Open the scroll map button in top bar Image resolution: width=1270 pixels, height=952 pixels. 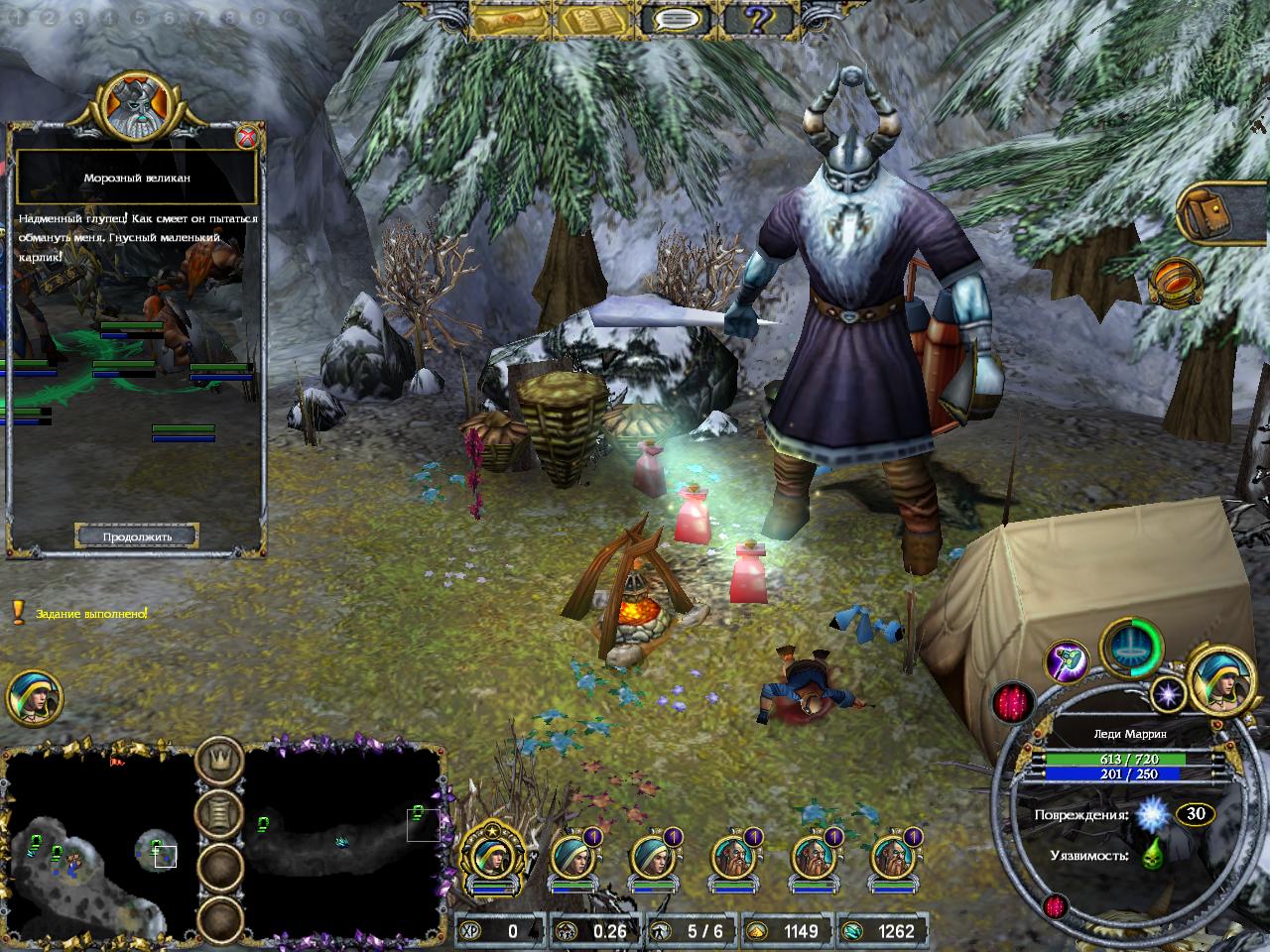click(510, 19)
